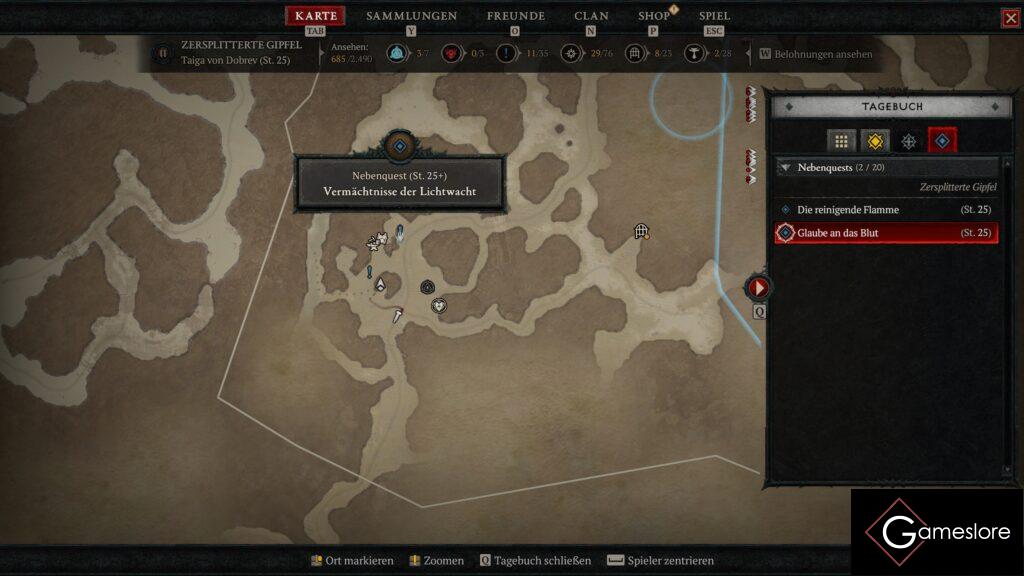The height and width of the screenshot is (576, 1024).
Task: Switch to the Spiel menu tab
Action: (x=714, y=16)
